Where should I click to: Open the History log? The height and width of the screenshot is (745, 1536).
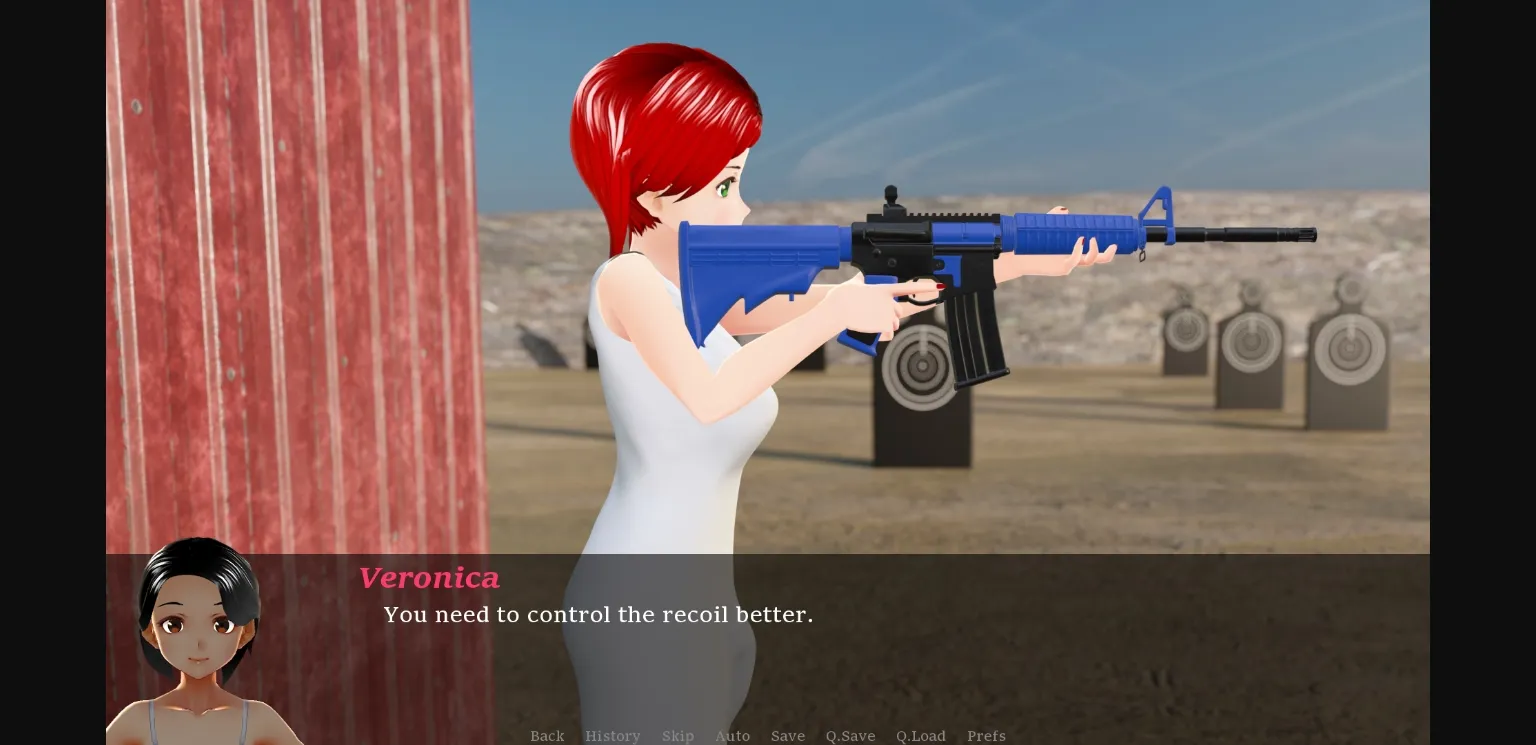(613, 736)
